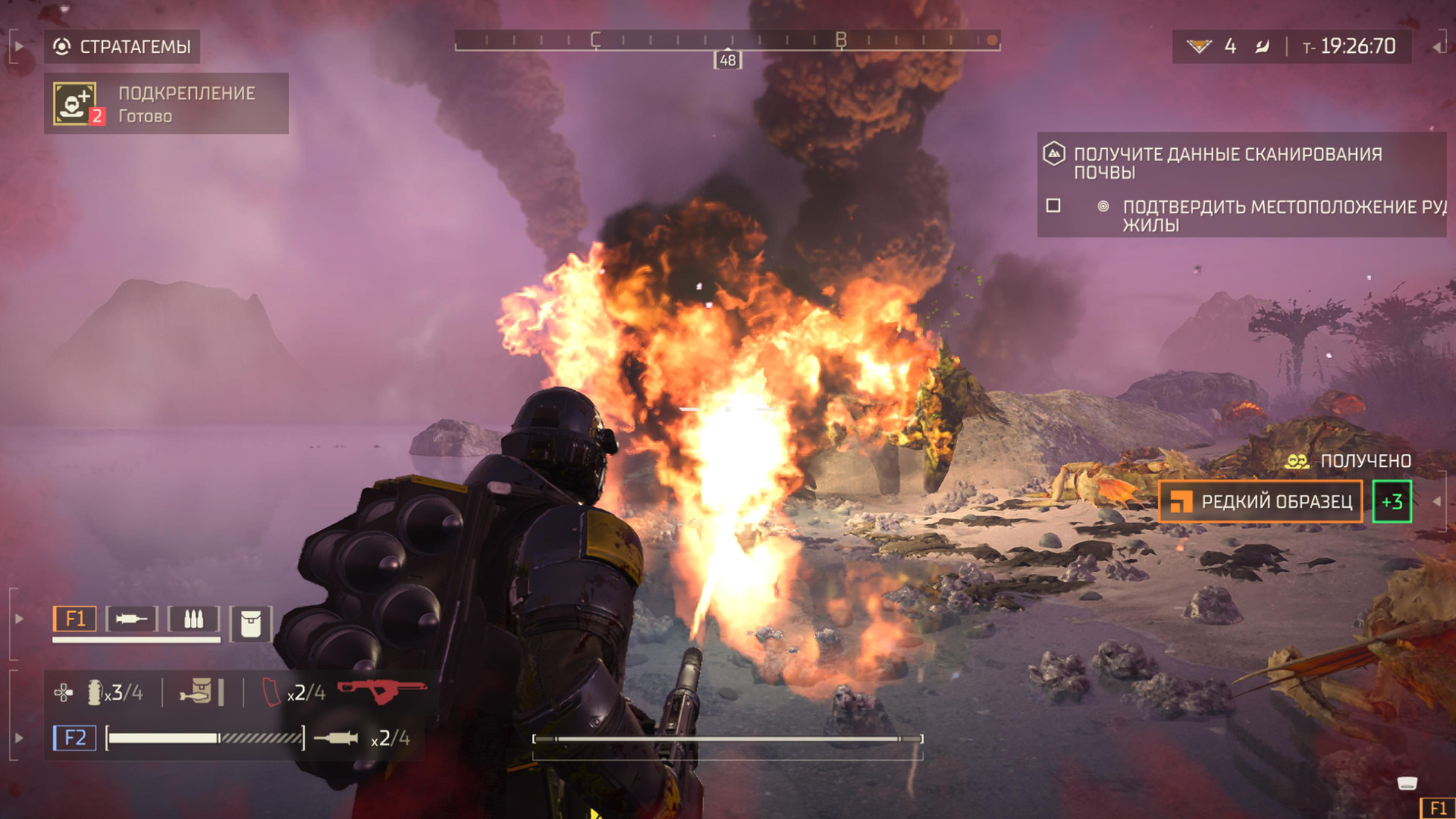Expand the arrow beside the Стратагемы panel

coord(19,46)
